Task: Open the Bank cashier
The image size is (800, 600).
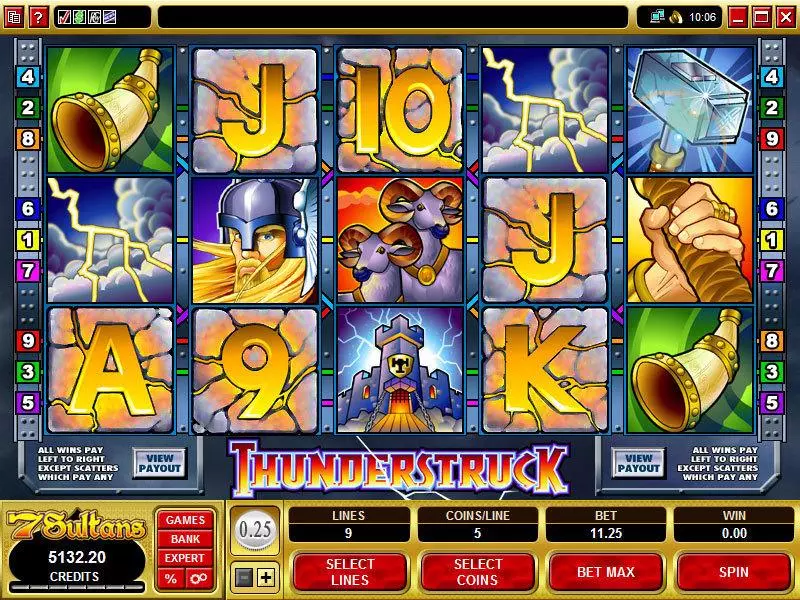Action: 185,539
